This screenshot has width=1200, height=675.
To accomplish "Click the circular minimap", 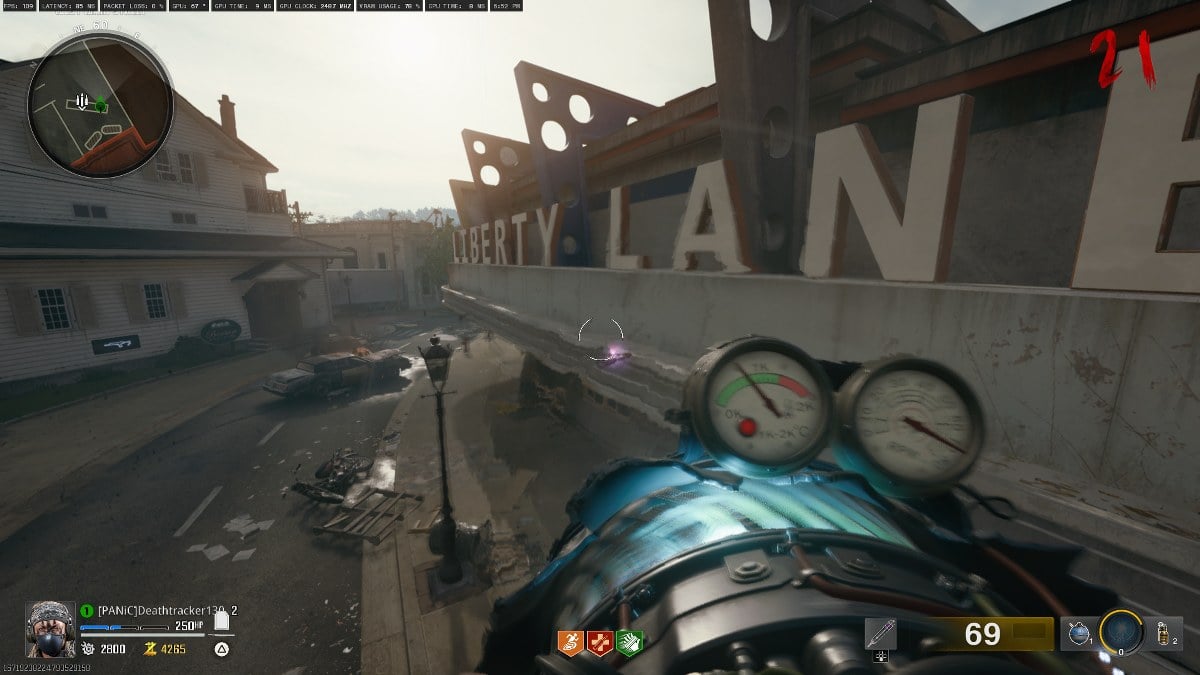I will point(100,106).
